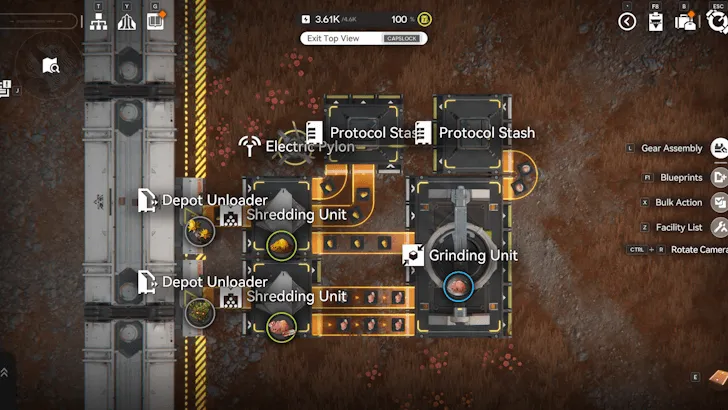Select the rightmost Protocol Stash label
728x410 pixels.
[486, 132]
